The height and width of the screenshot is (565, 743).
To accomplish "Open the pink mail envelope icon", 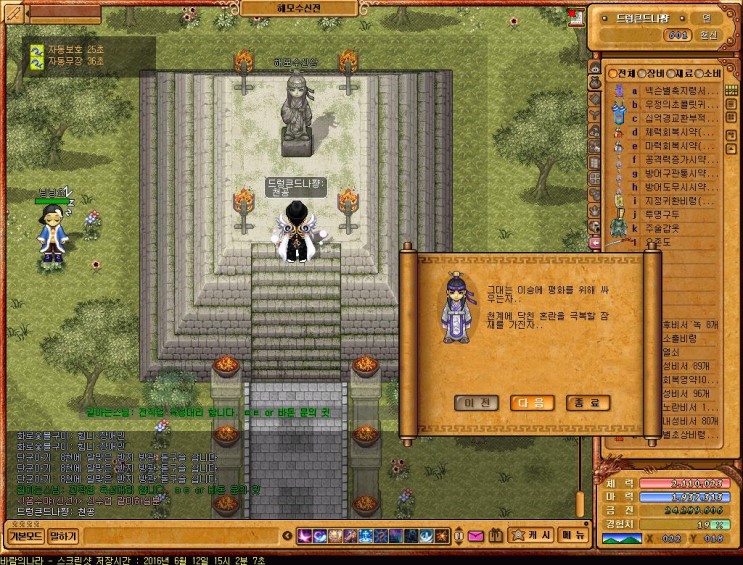I will pyautogui.click(x=475, y=536).
